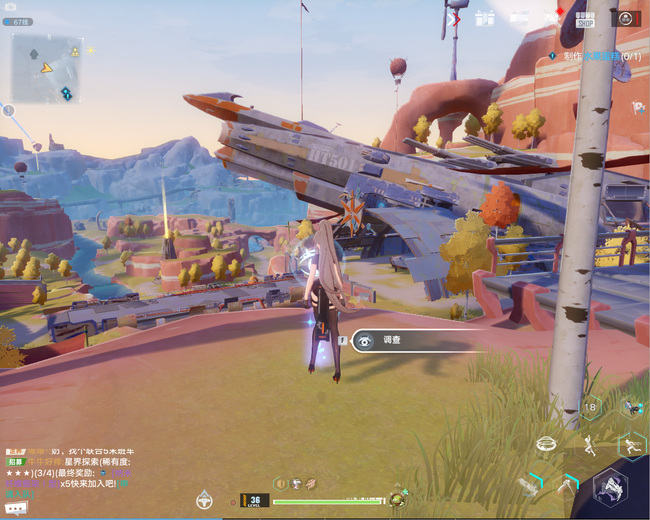Activate the main weapon attack icon
This screenshot has width=650, height=520.
pyautogui.click(x=609, y=487)
